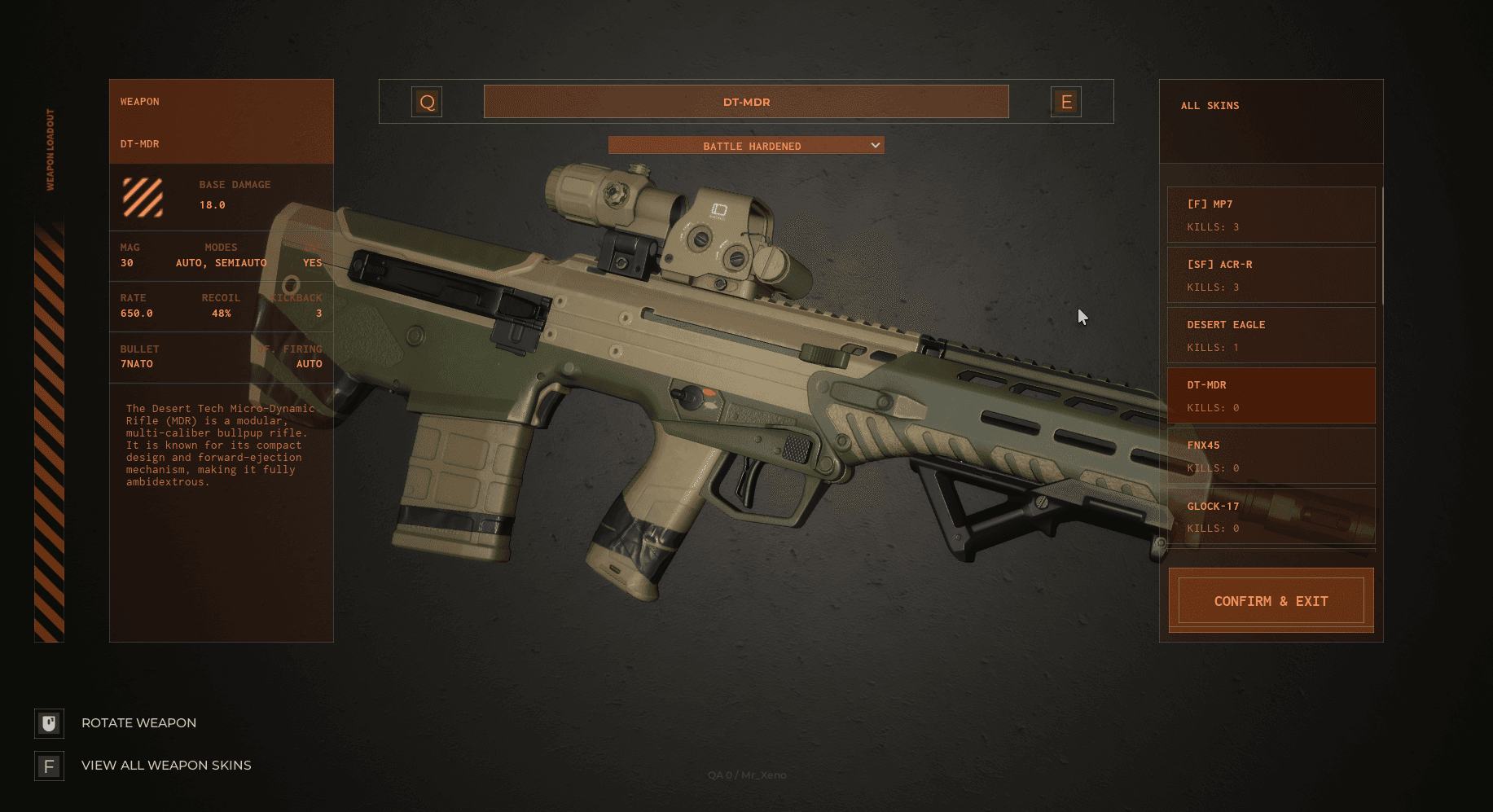Image resolution: width=1493 pixels, height=812 pixels.
Task: Click Confirm & Exit button
Action: (x=1271, y=601)
